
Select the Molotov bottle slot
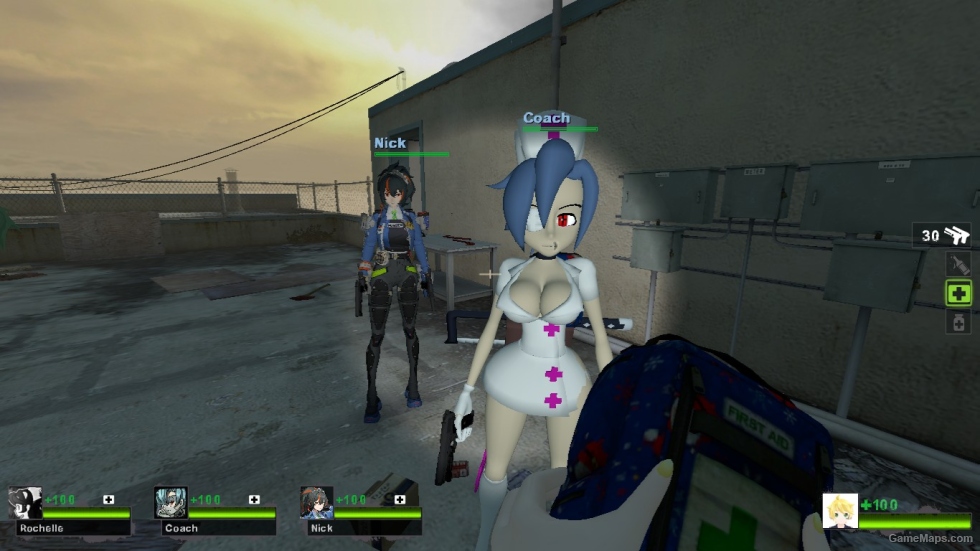(959, 264)
